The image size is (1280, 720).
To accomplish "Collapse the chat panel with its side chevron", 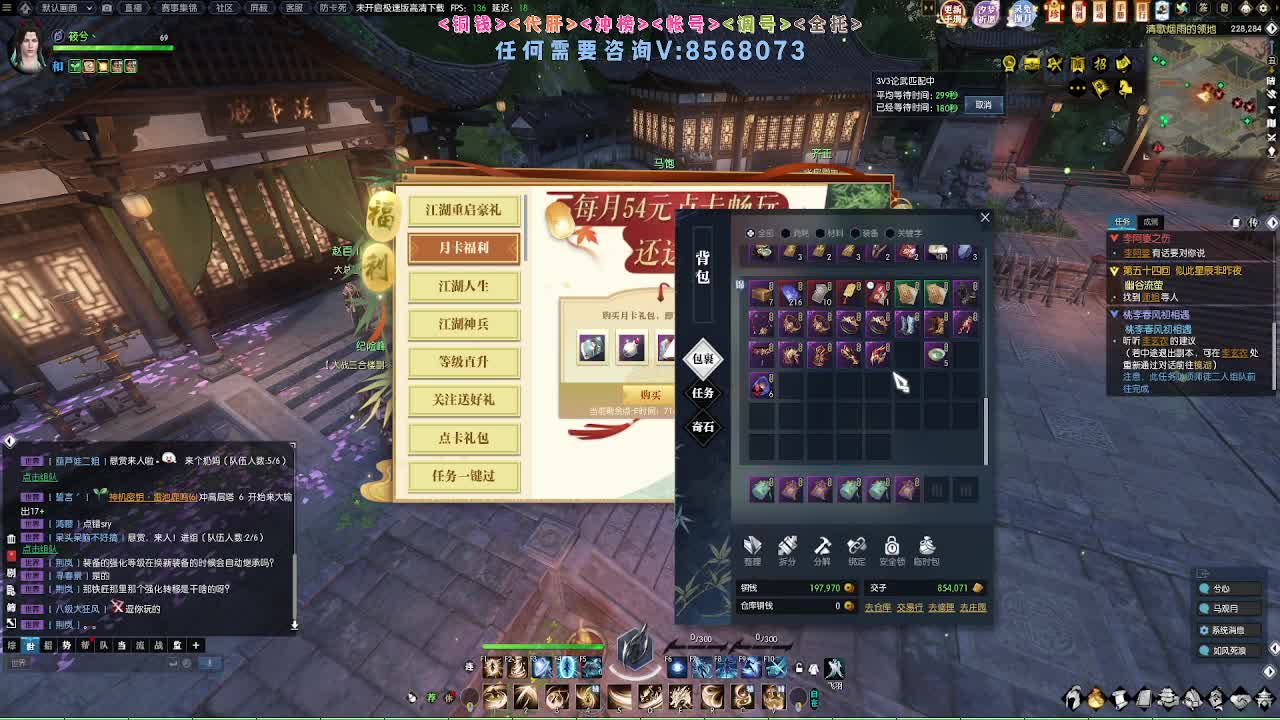I will pyautogui.click(x=8, y=439).
